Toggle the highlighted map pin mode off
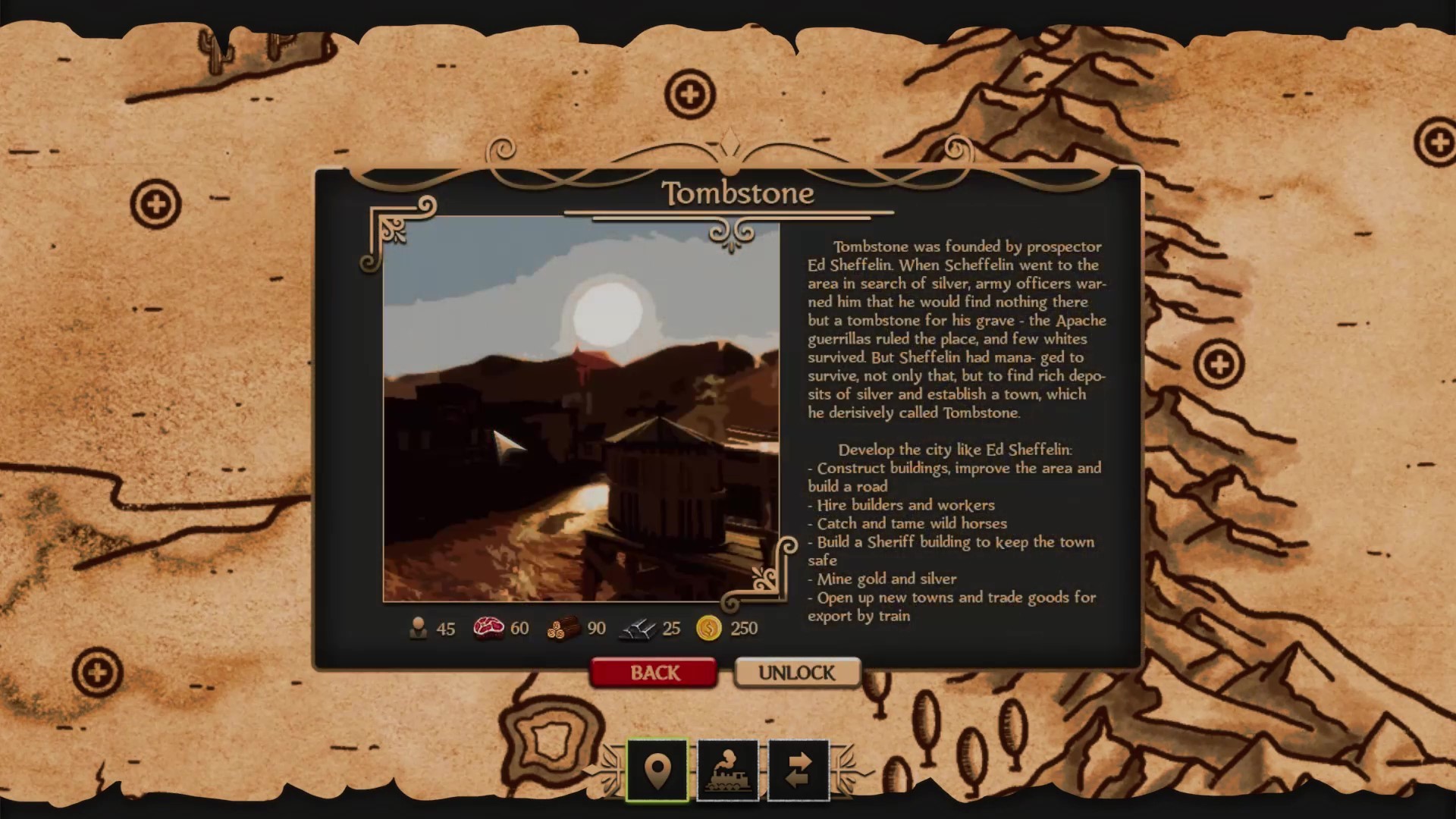 point(657,770)
